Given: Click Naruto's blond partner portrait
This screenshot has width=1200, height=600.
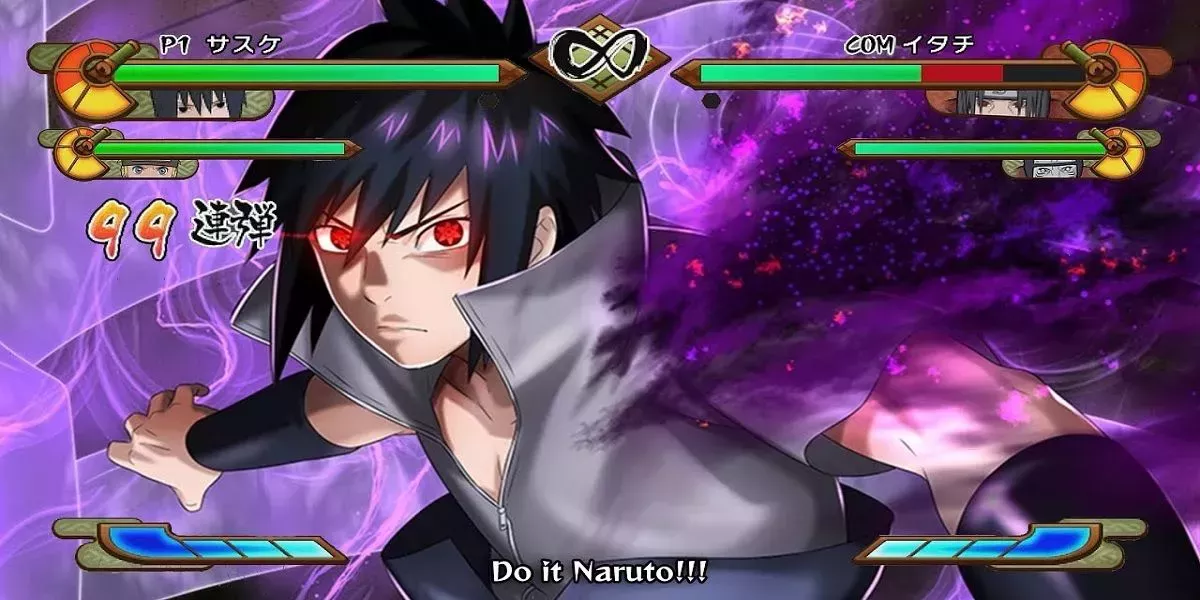Looking at the screenshot, I should [x=146, y=167].
